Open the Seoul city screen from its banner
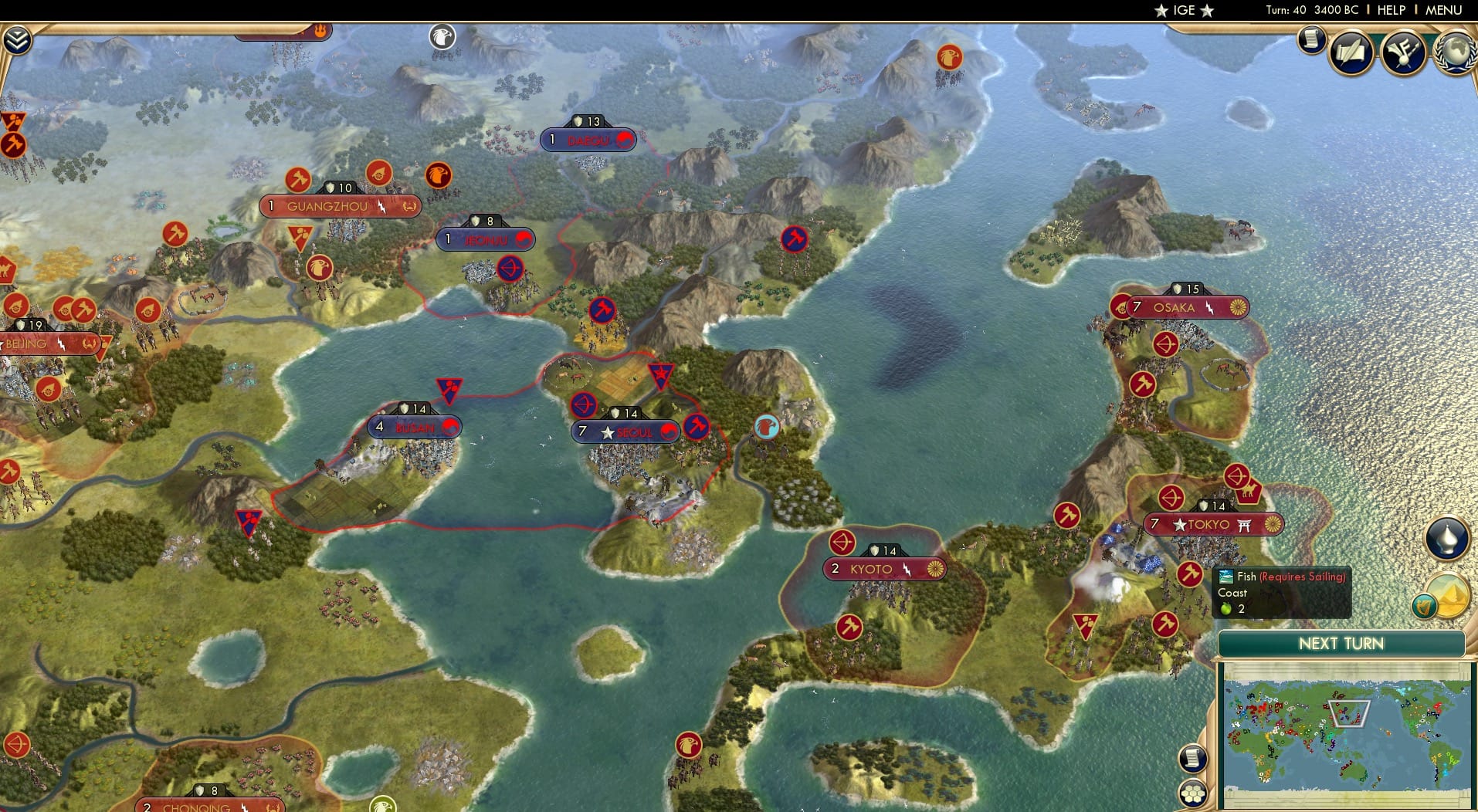 [625, 431]
